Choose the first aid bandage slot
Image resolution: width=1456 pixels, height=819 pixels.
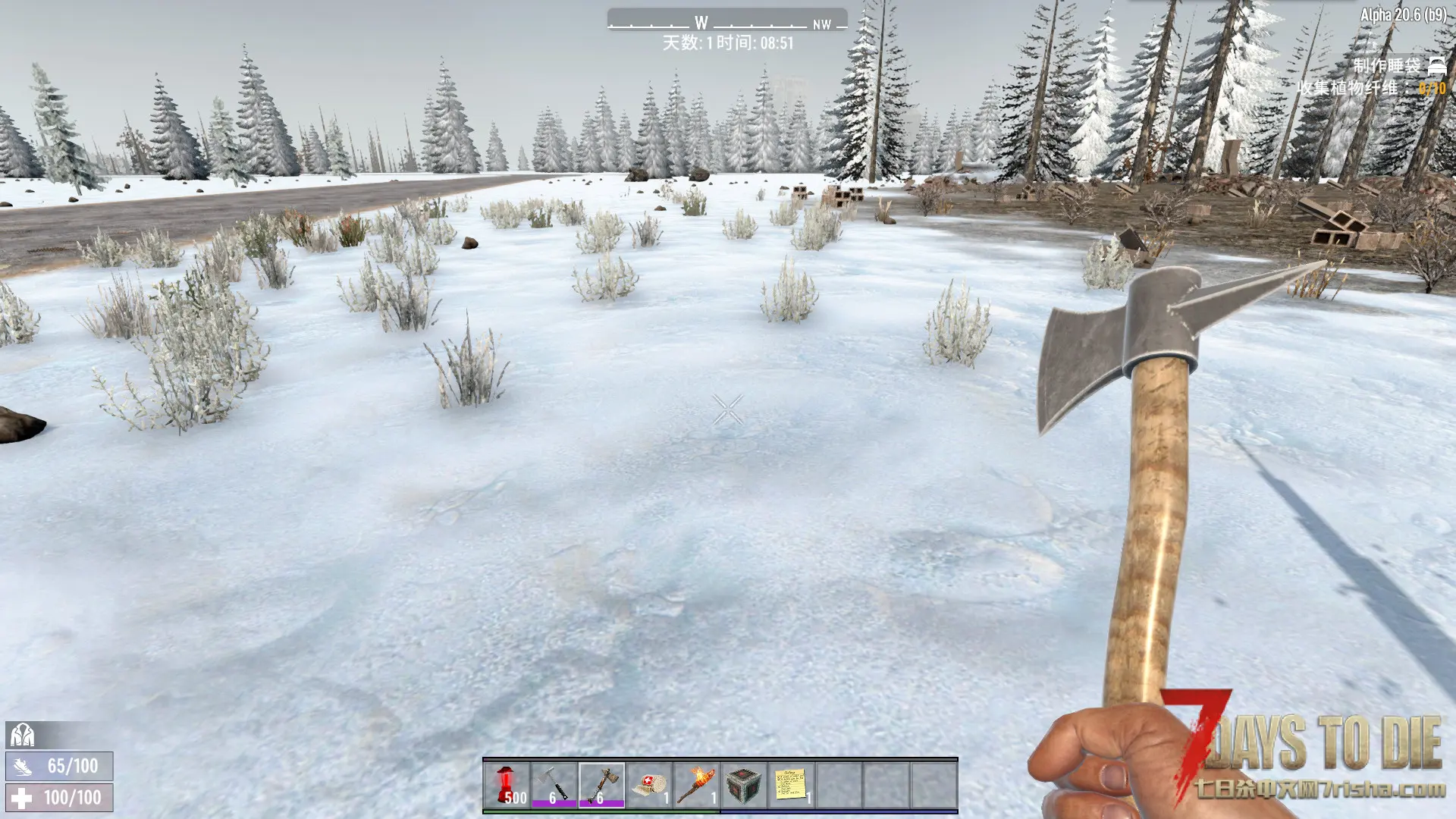(x=649, y=785)
